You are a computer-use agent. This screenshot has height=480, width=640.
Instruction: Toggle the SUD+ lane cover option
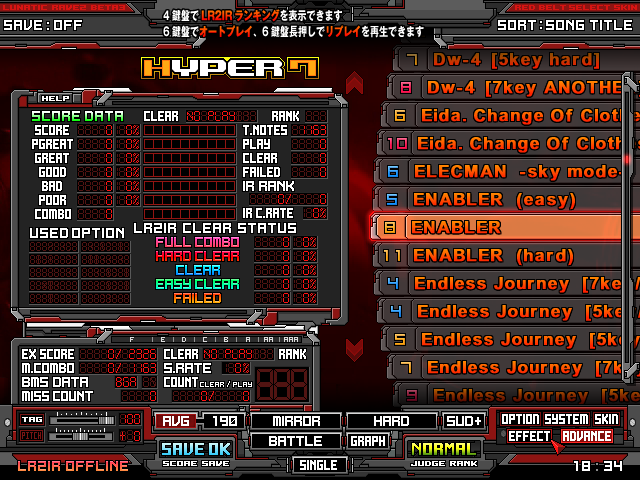[x=464, y=421]
